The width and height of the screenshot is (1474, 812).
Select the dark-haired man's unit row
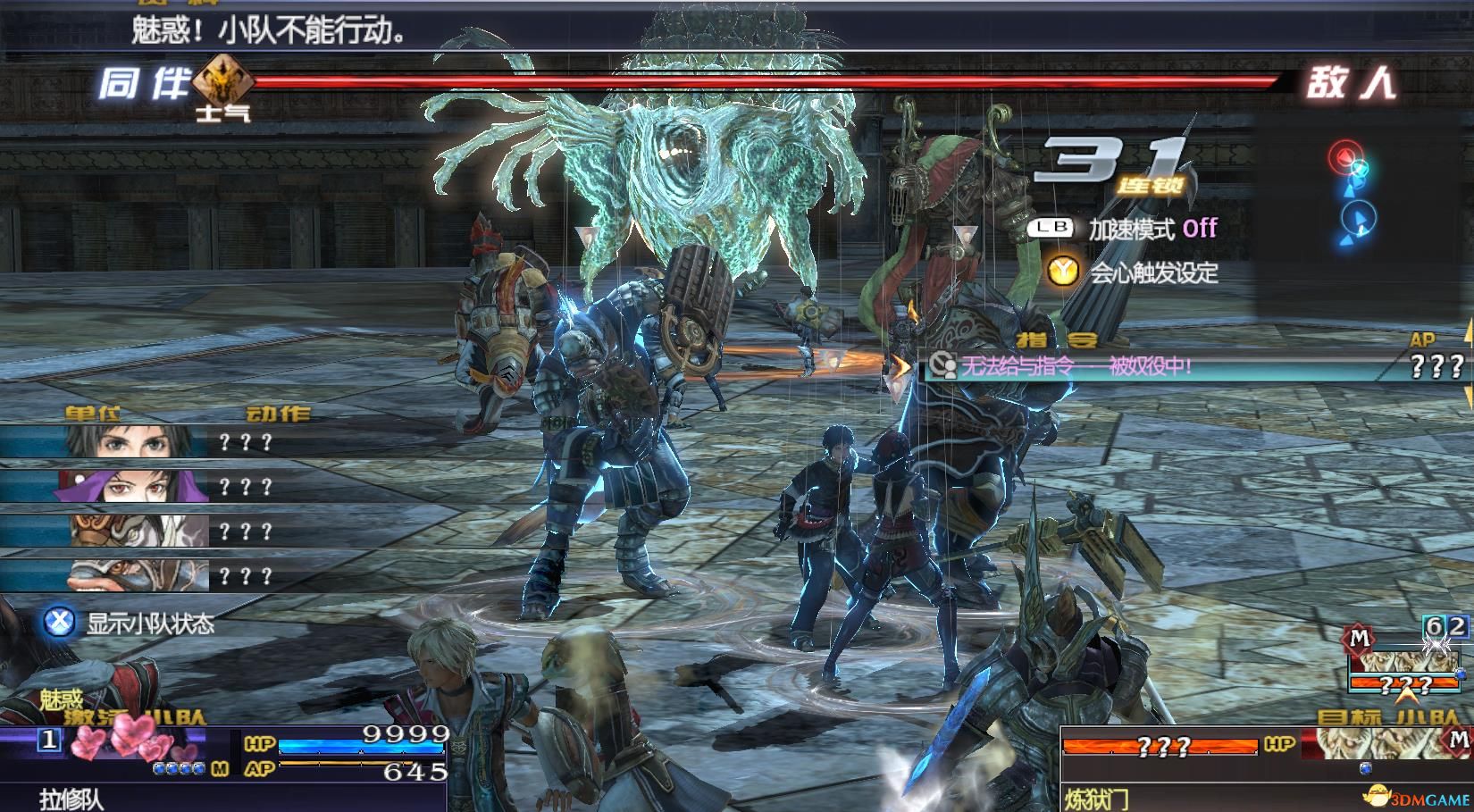[x=134, y=442]
